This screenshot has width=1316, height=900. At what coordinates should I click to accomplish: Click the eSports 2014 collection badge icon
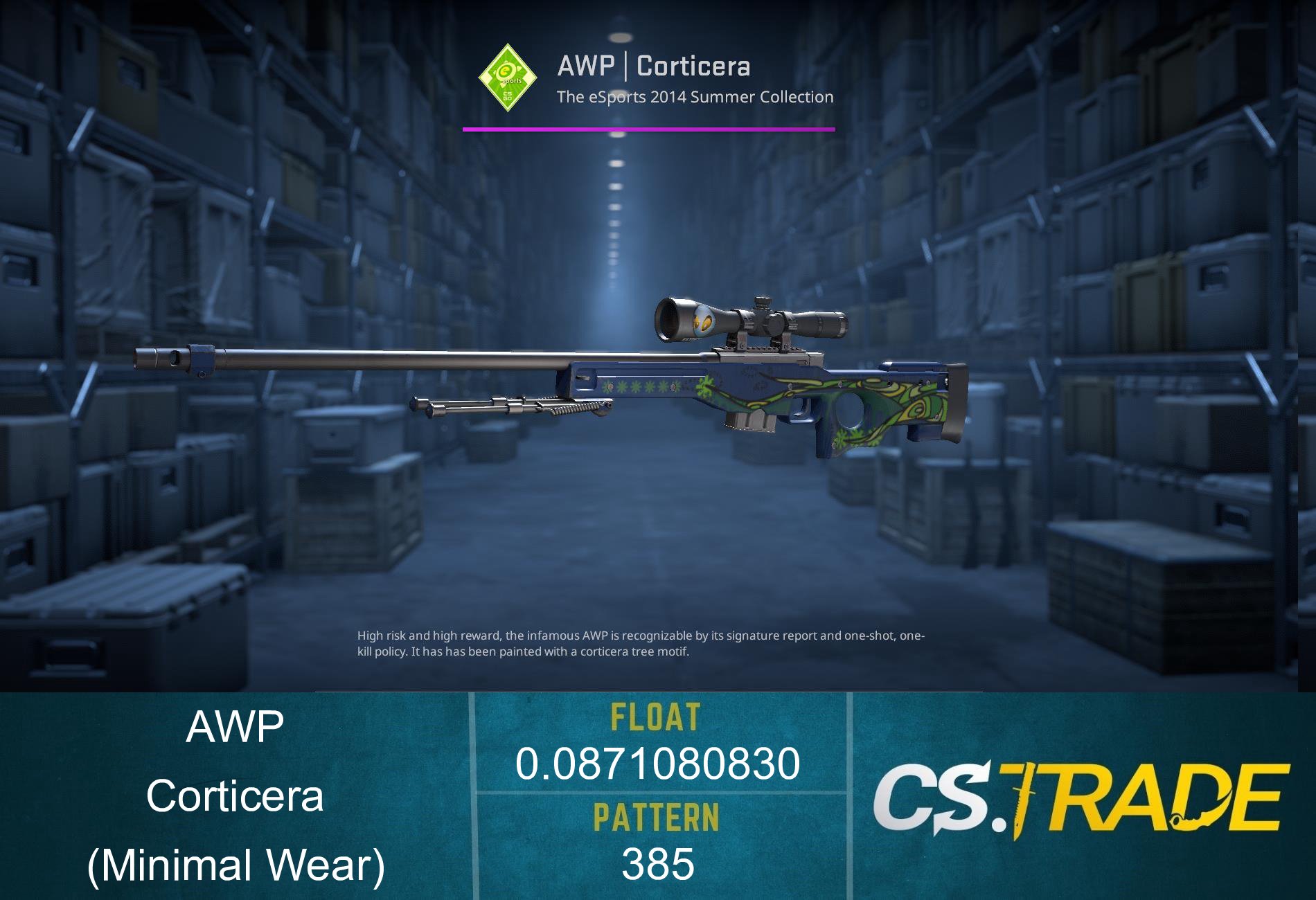coord(508,77)
